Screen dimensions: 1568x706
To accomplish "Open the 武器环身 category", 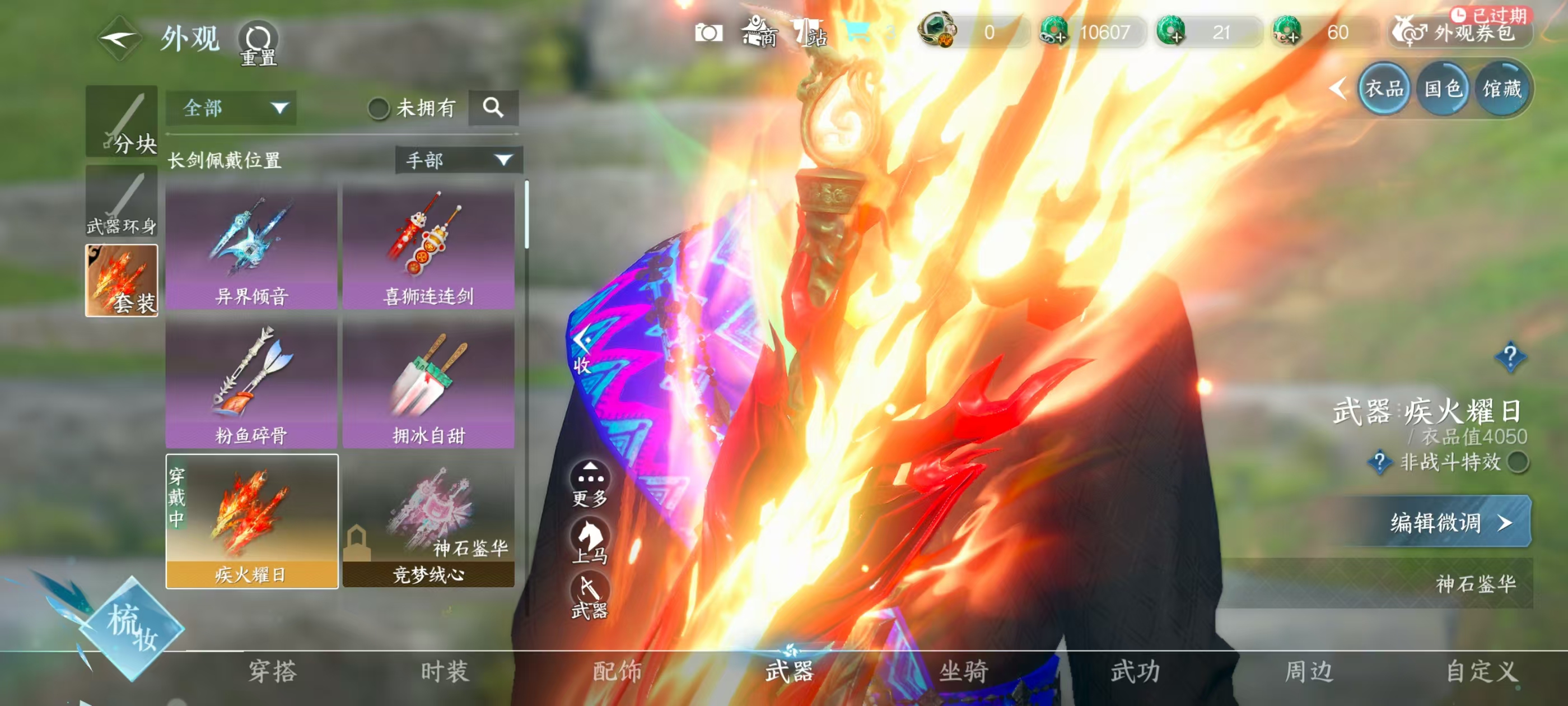I will point(122,202).
